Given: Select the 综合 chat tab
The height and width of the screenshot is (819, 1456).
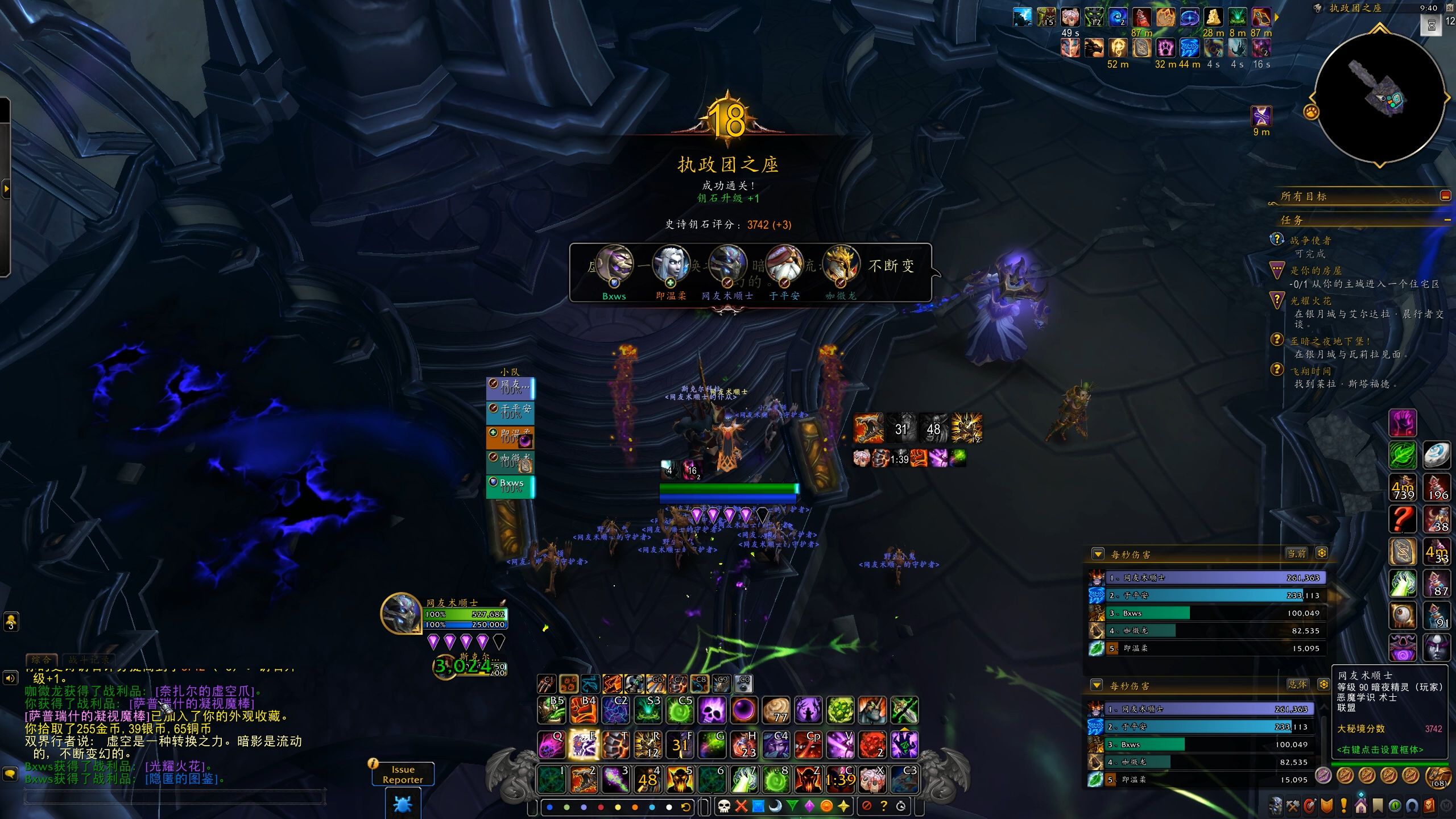Looking at the screenshot, I should 42,660.
